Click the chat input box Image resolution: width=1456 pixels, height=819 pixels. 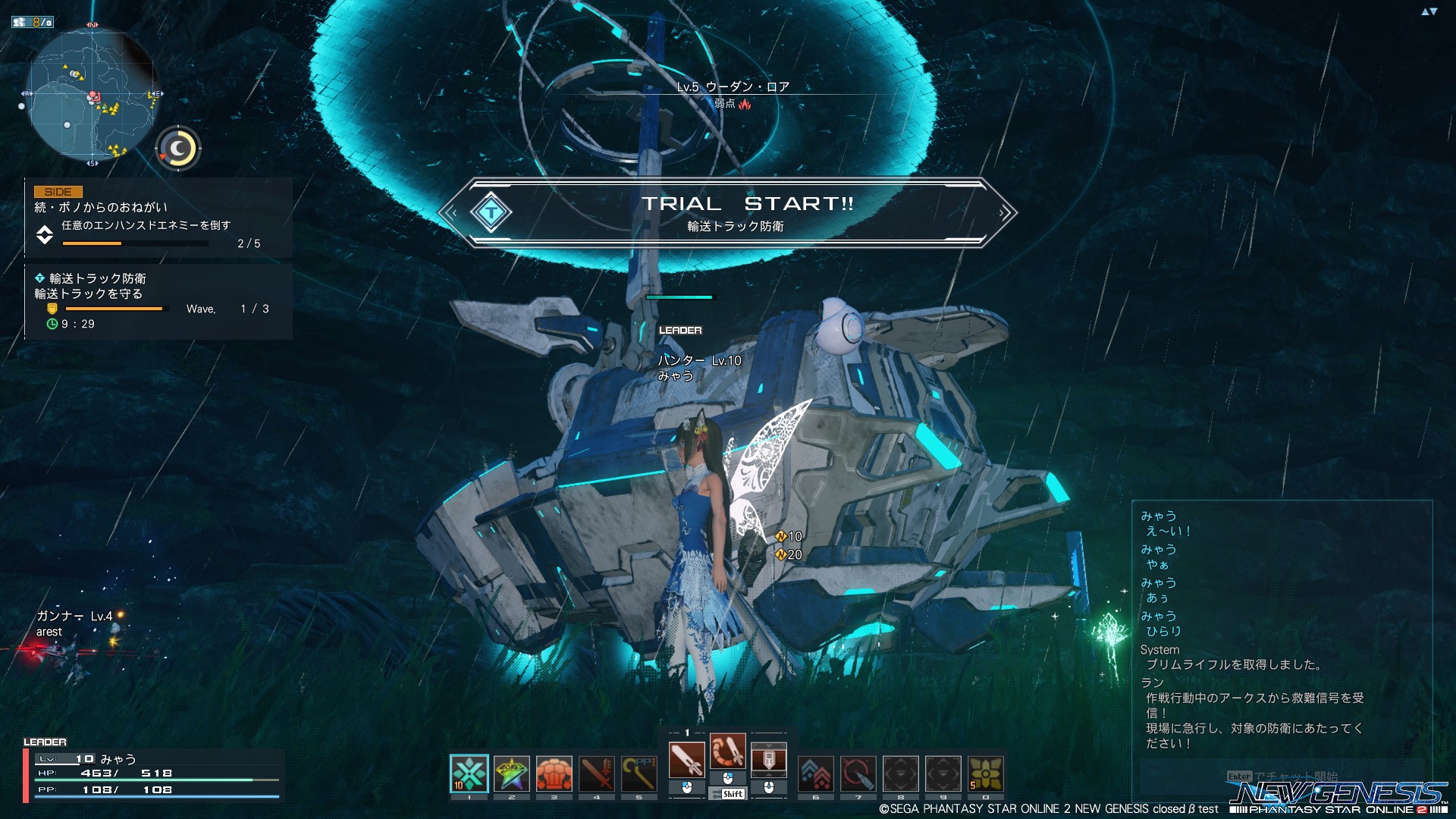click(1282, 777)
